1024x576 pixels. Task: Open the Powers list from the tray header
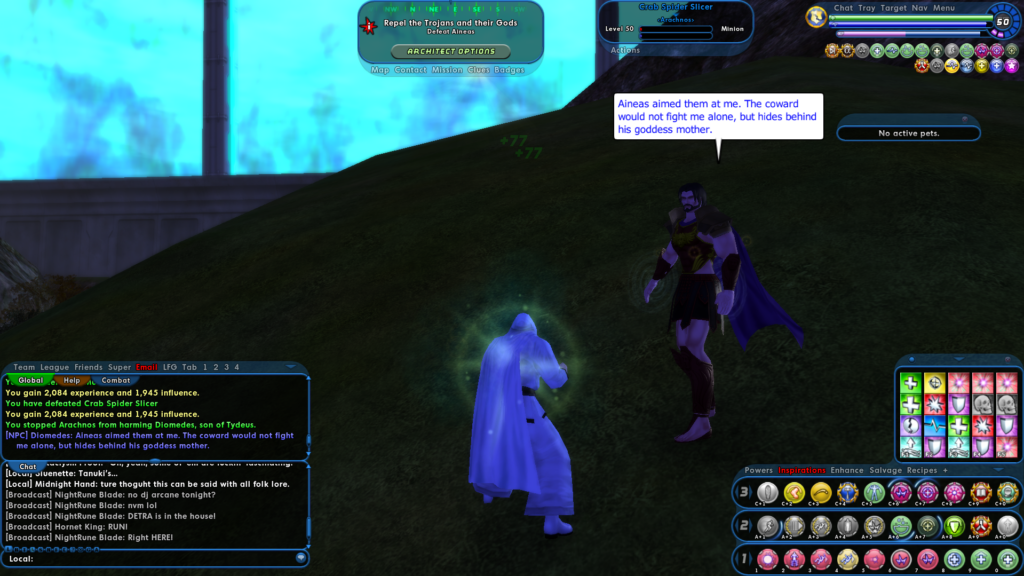(x=758, y=470)
